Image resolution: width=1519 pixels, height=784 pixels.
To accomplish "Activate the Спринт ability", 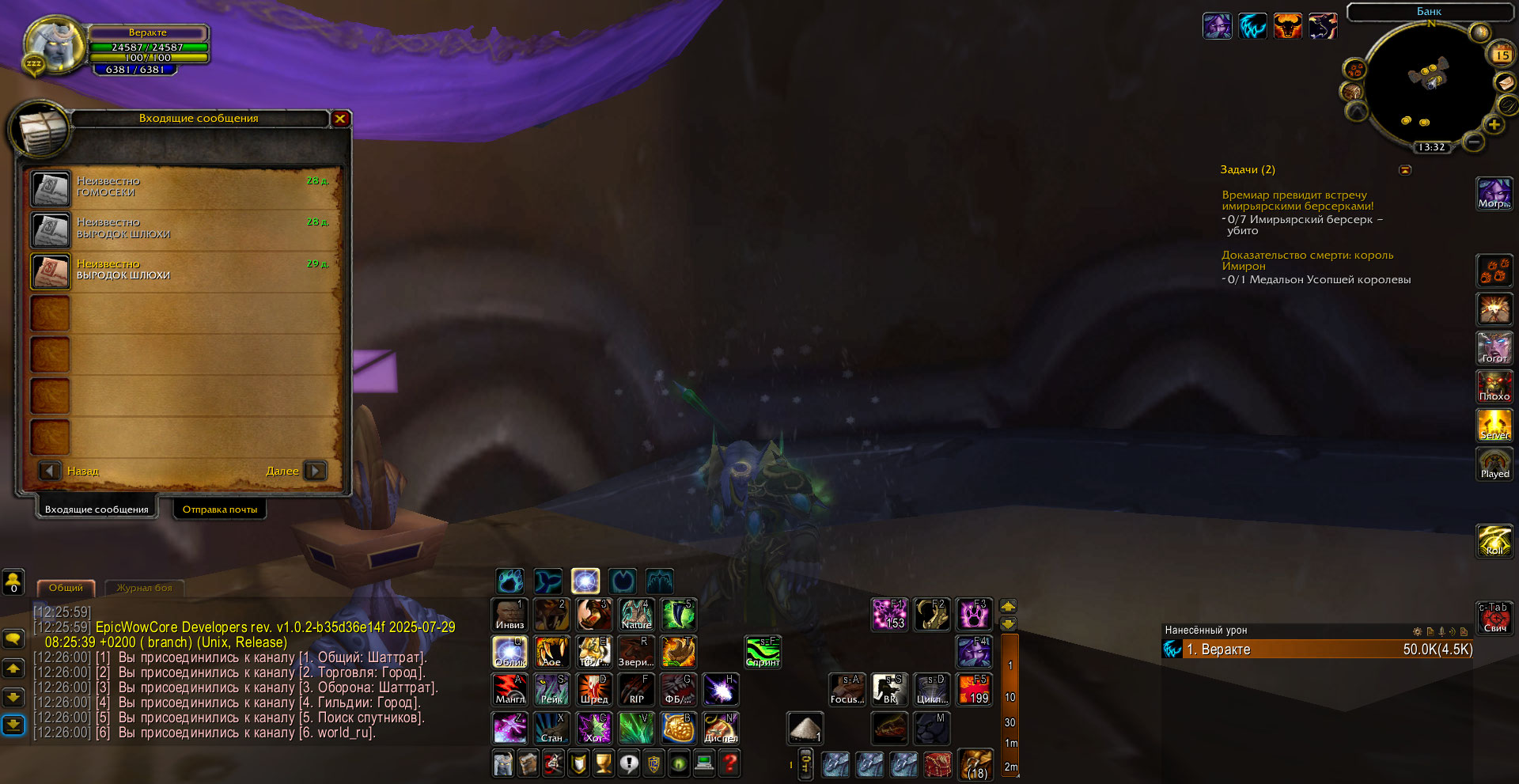I will 763,652.
